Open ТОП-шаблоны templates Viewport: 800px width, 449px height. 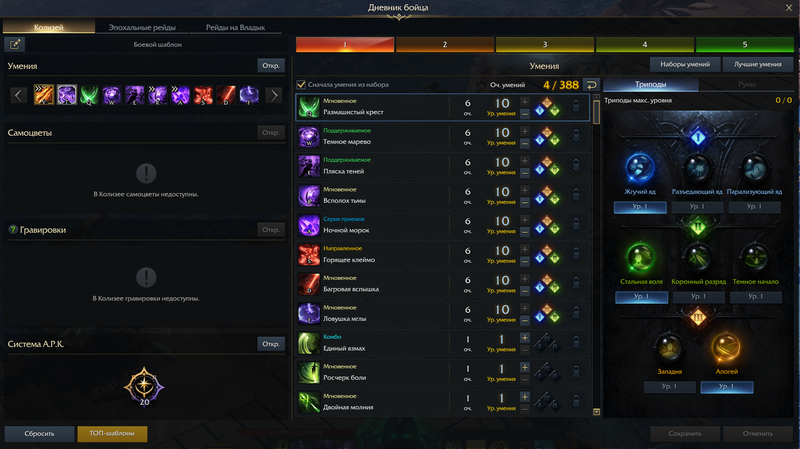coord(112,434)
